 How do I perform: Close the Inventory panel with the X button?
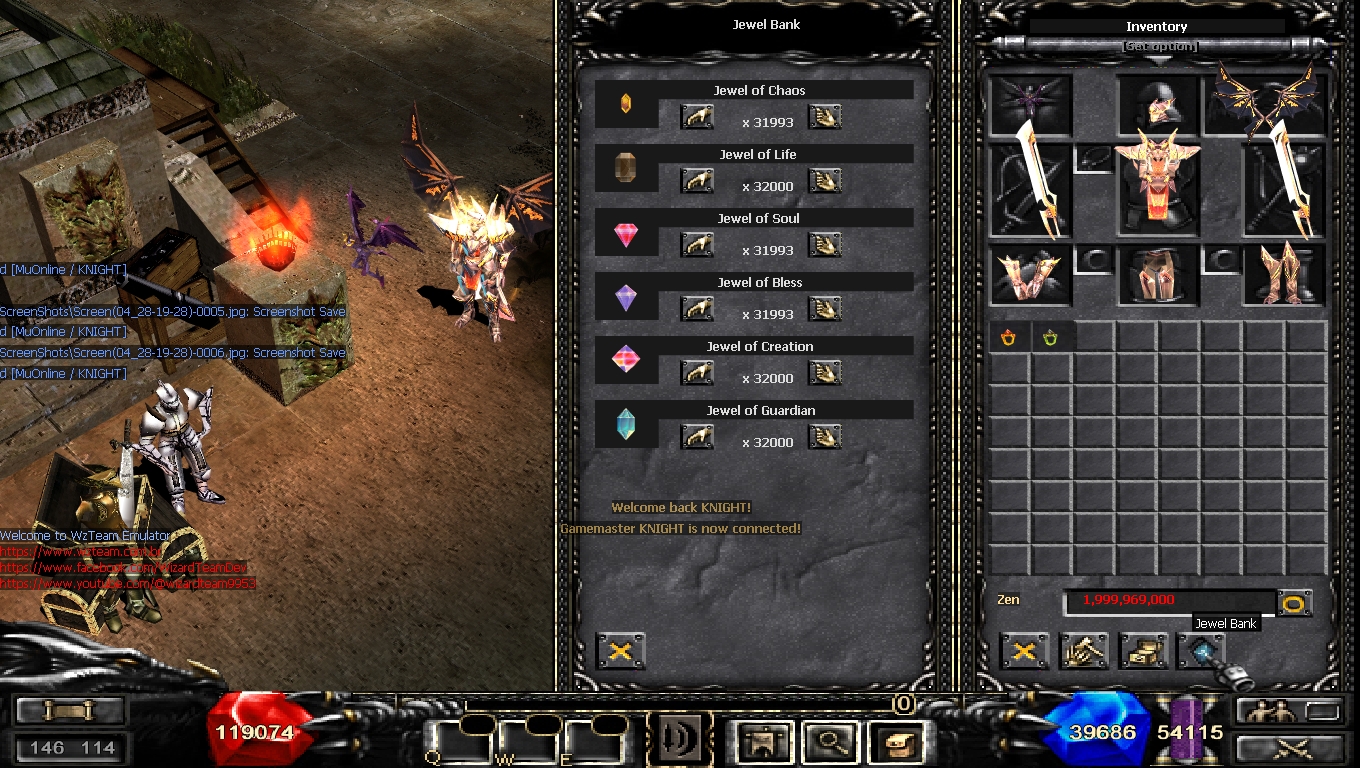pos(1024,652)
